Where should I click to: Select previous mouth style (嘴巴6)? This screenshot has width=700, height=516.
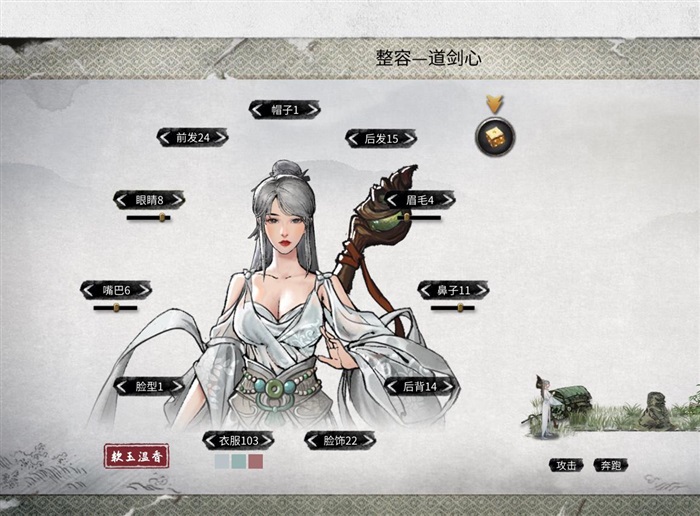pos(88,290)
